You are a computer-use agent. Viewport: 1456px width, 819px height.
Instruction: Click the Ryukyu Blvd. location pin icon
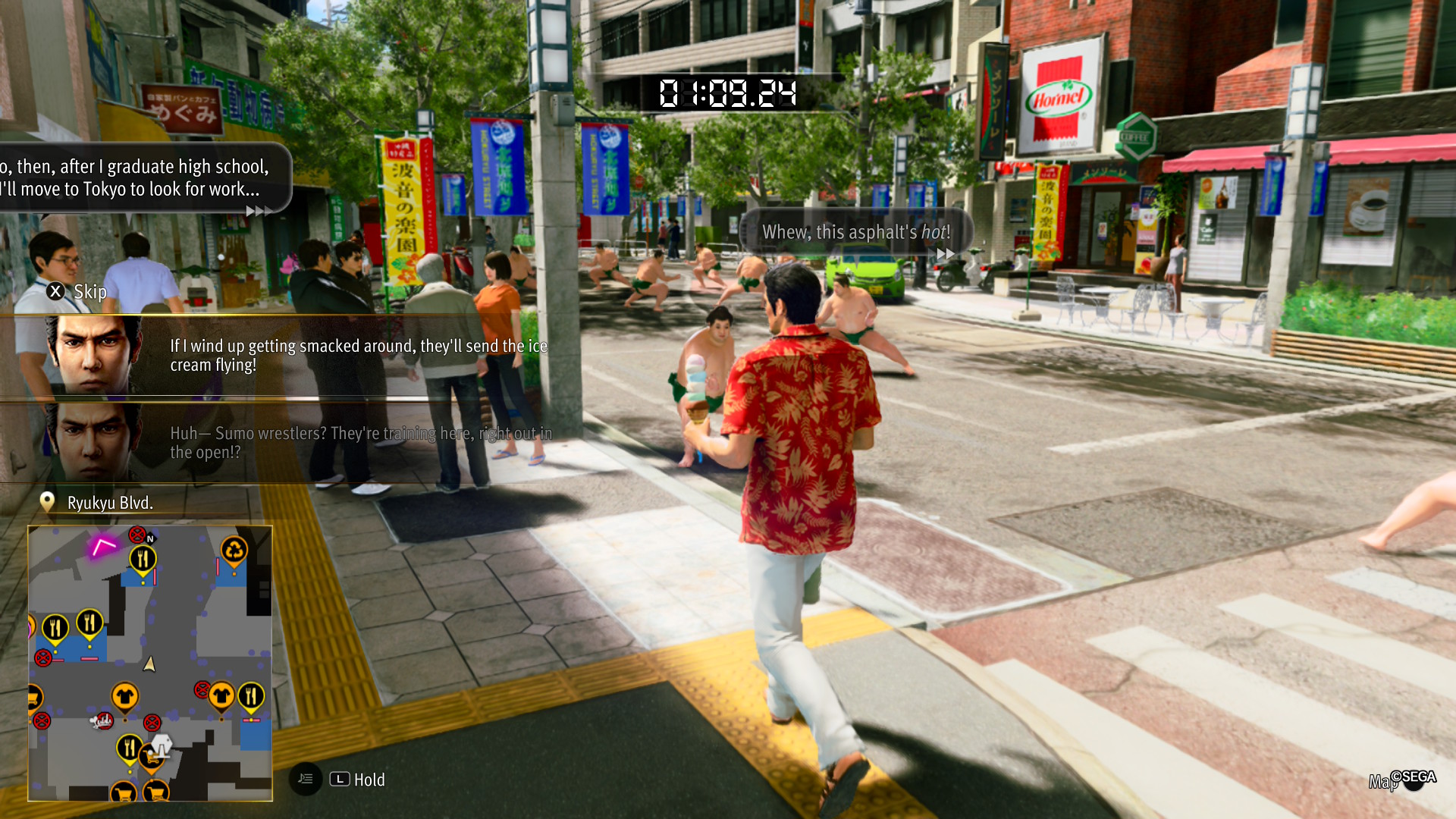coord(47,500)
